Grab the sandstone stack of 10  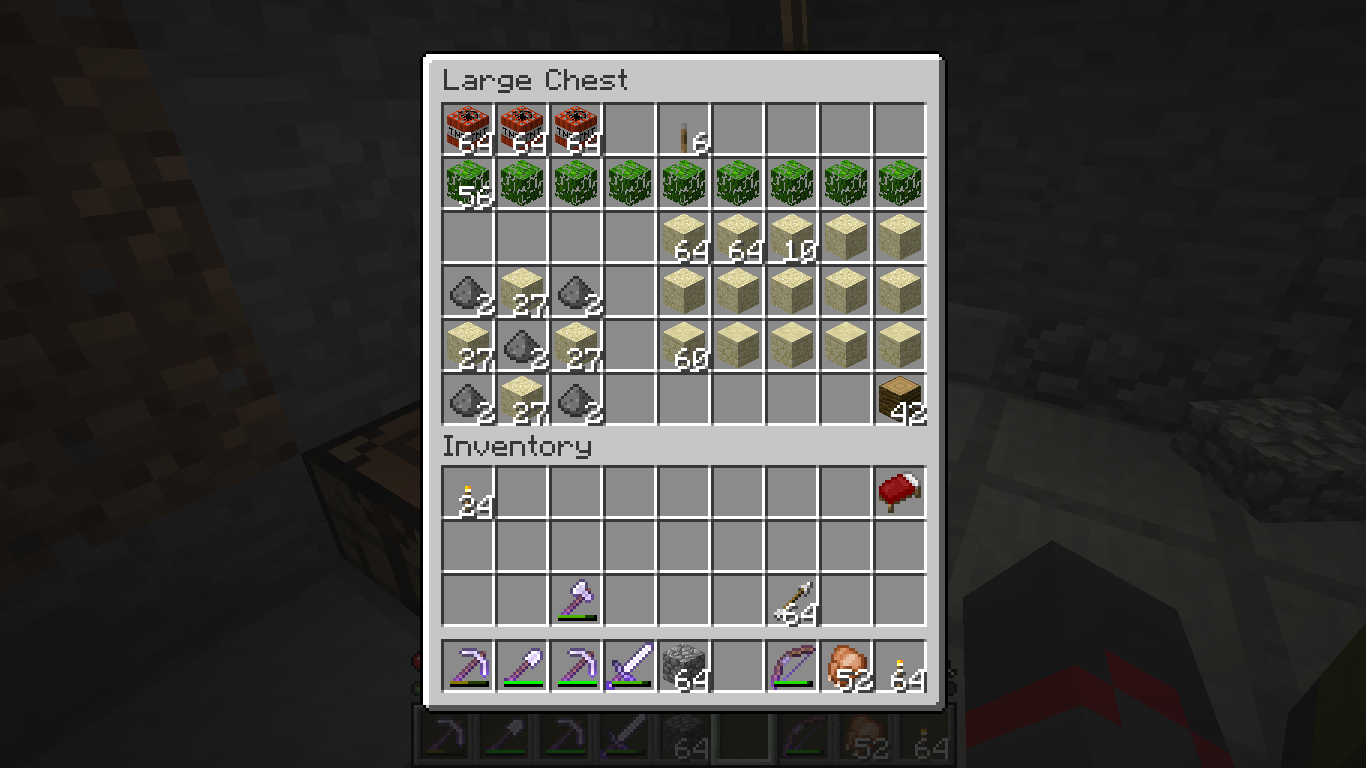click(x=792, y=238)
